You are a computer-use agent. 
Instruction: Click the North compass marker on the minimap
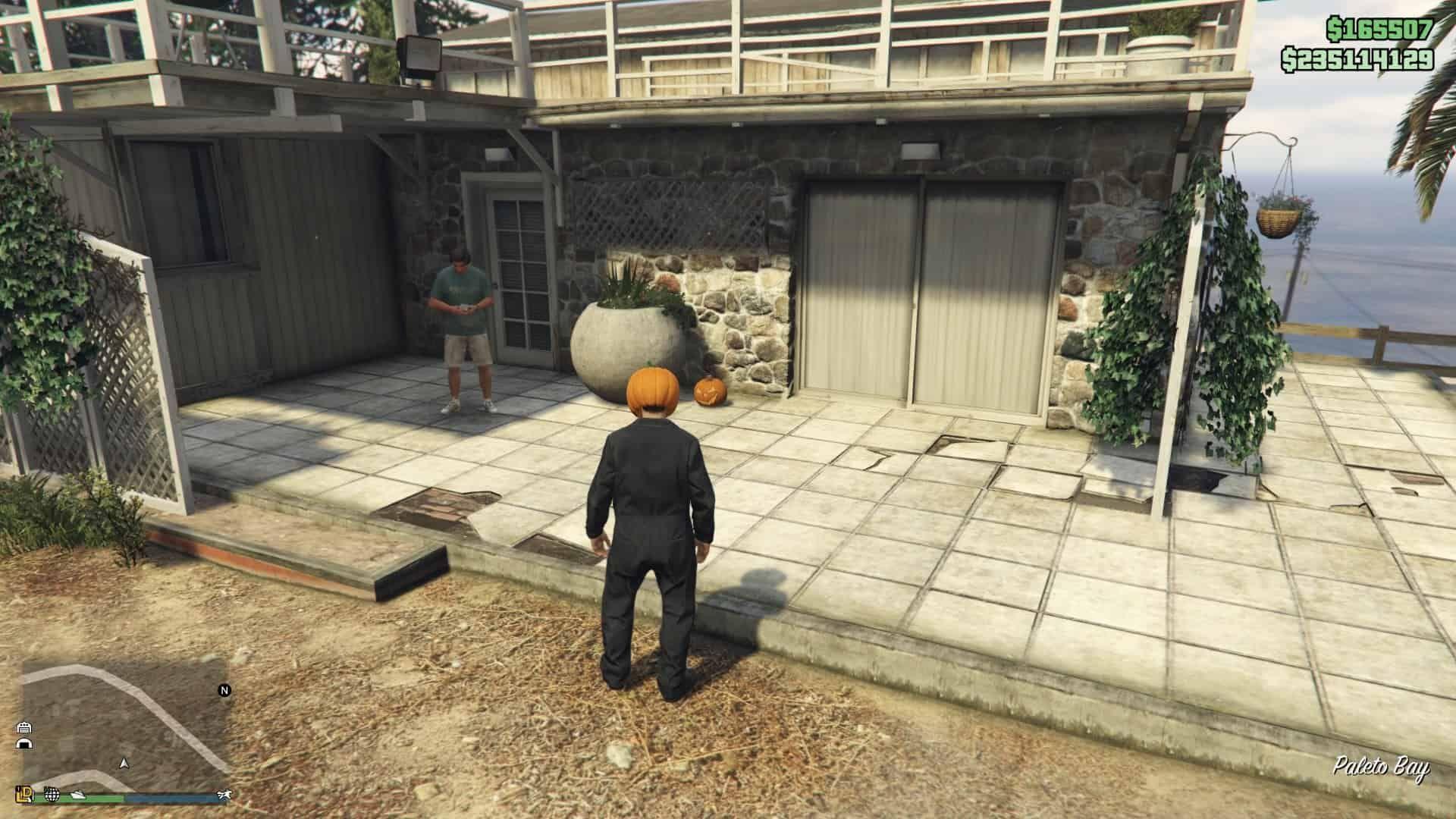pos(224,689)
